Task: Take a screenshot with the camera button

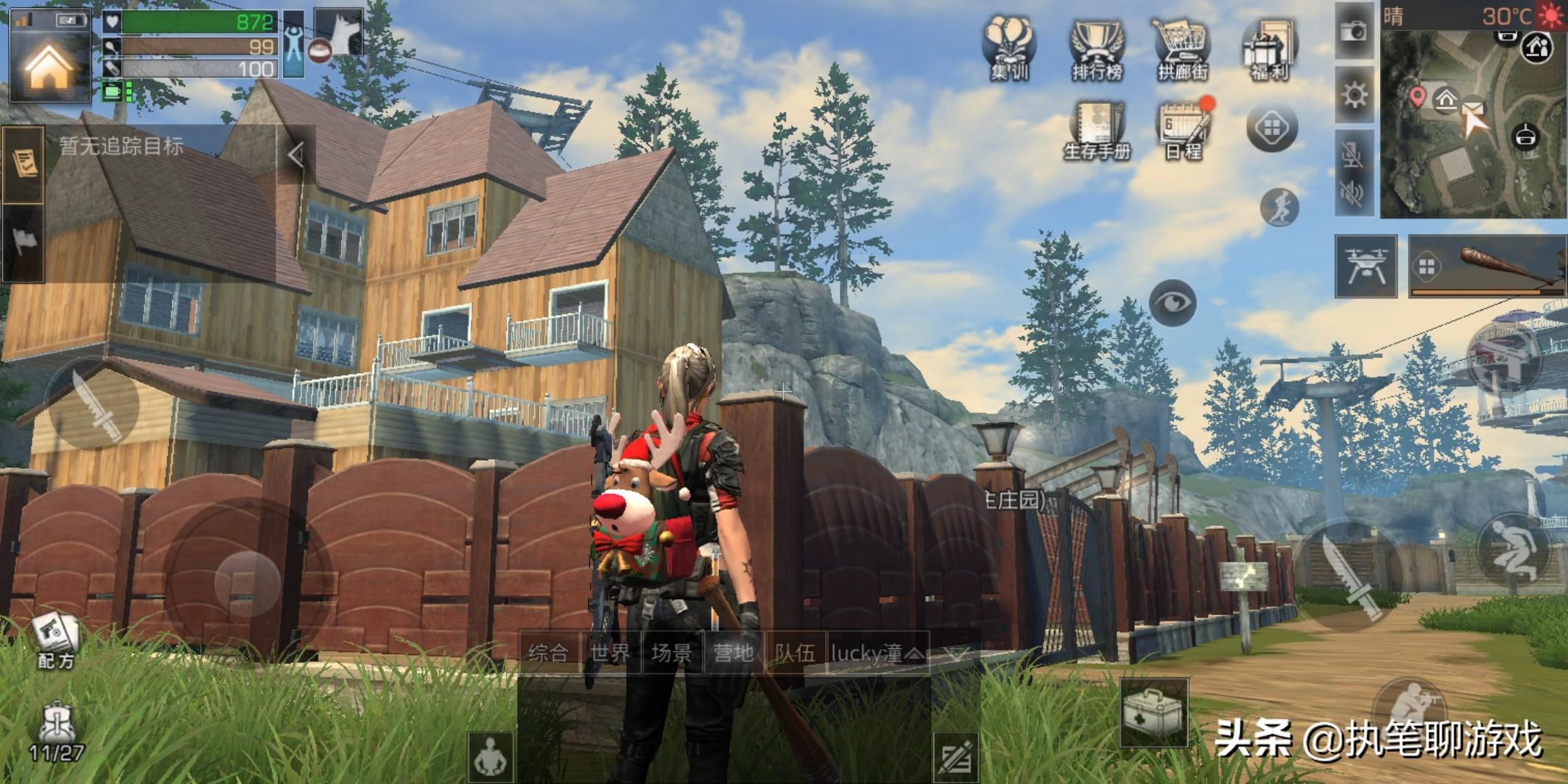Action: pyautogui.click(x=1354, y=30)
